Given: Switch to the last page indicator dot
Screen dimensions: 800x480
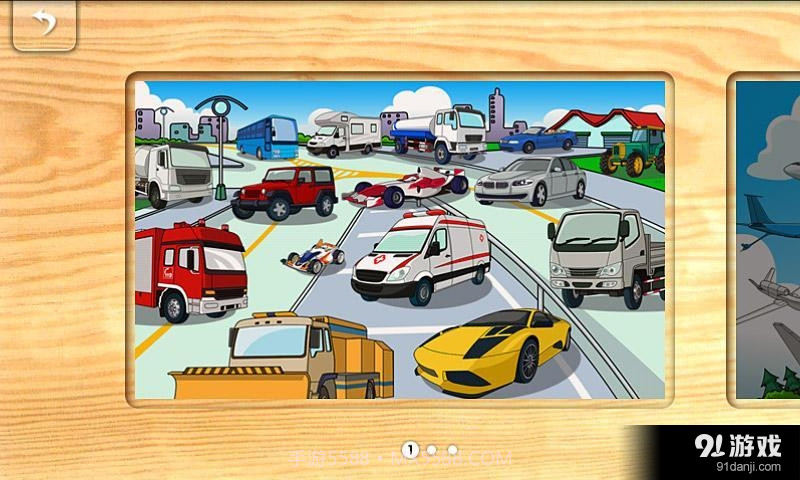Looking at the screenshot, I should click(453, 450).
